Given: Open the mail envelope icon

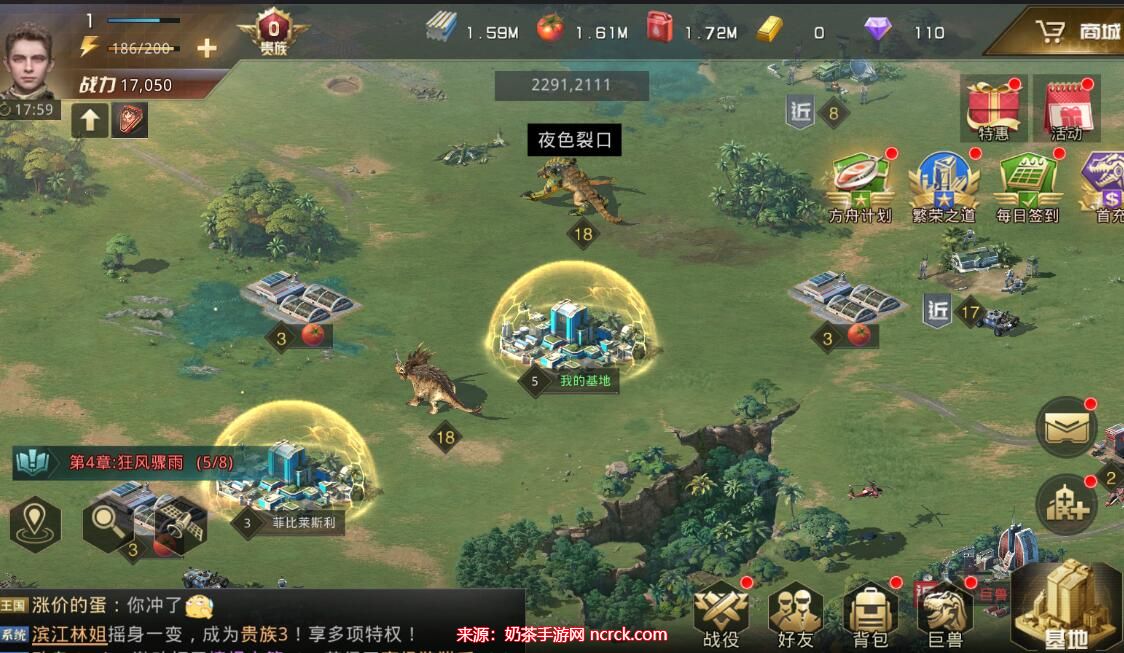Looking at the screenshot, I should [x=1065, y=427].
